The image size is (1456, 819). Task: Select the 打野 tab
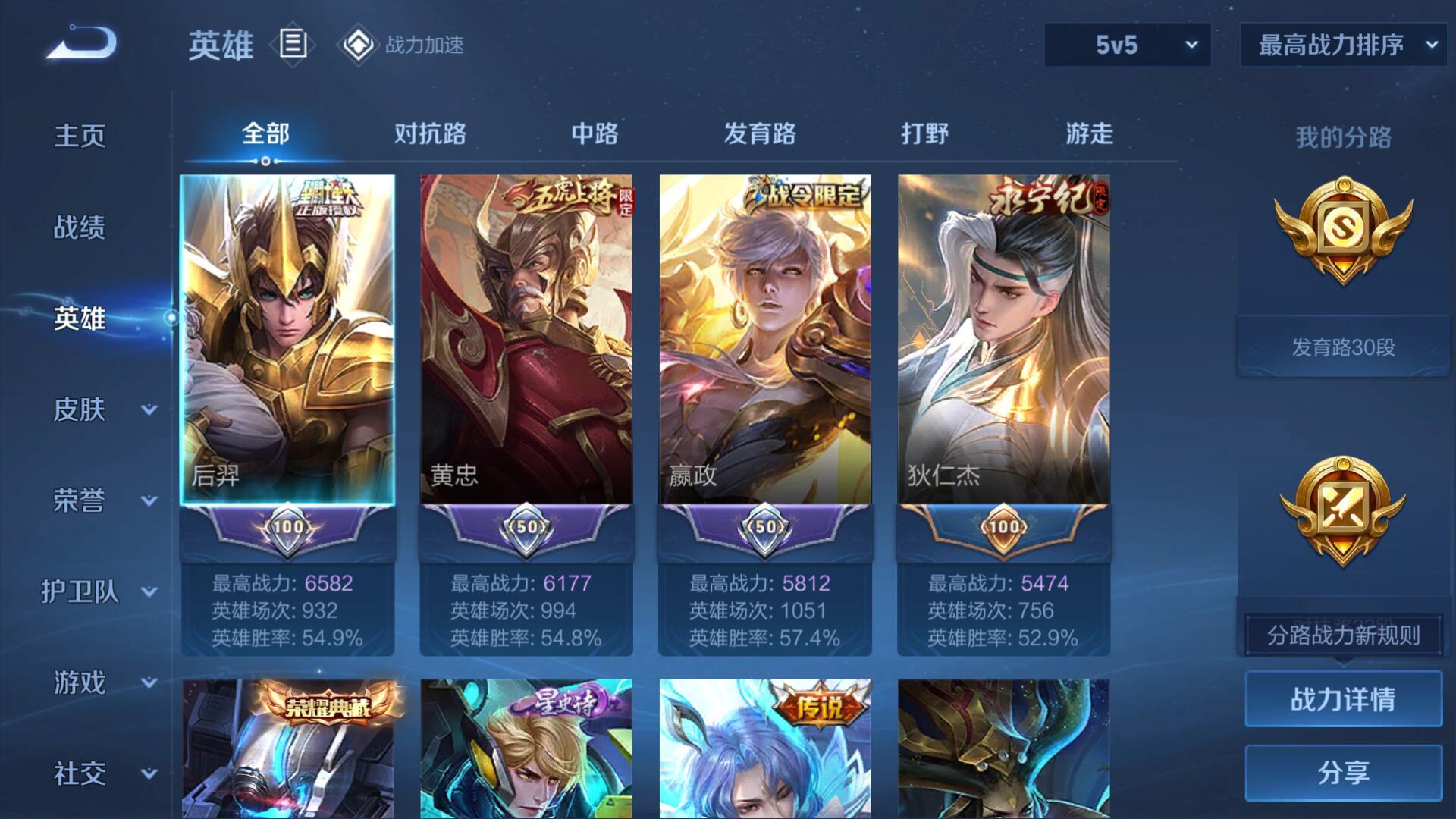tap(924, 134)
